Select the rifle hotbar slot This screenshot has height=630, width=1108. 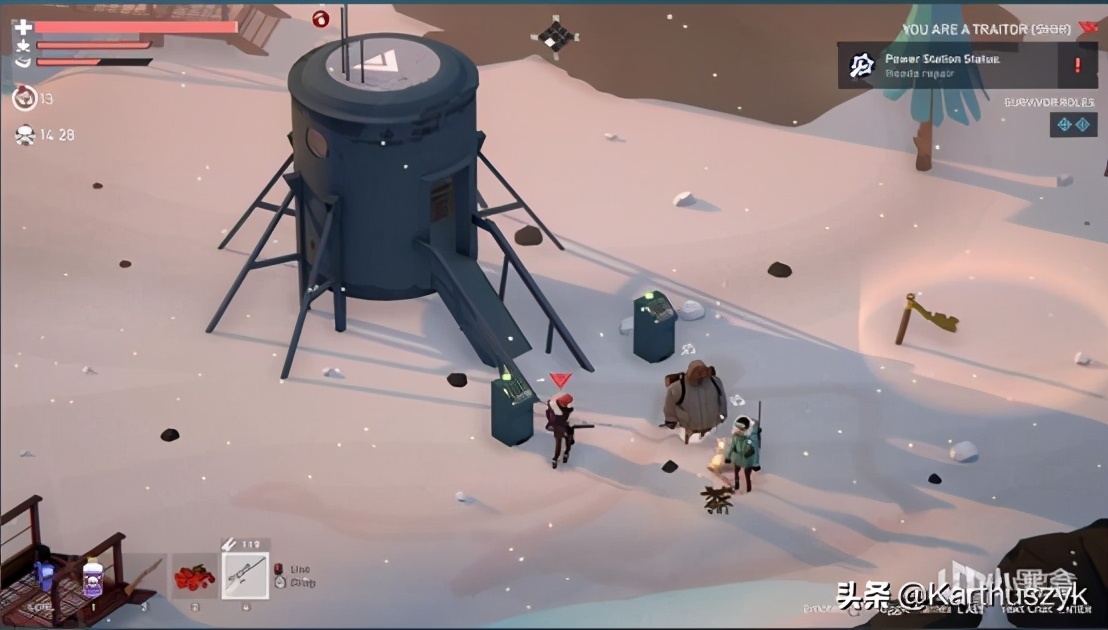coord(244,576)
